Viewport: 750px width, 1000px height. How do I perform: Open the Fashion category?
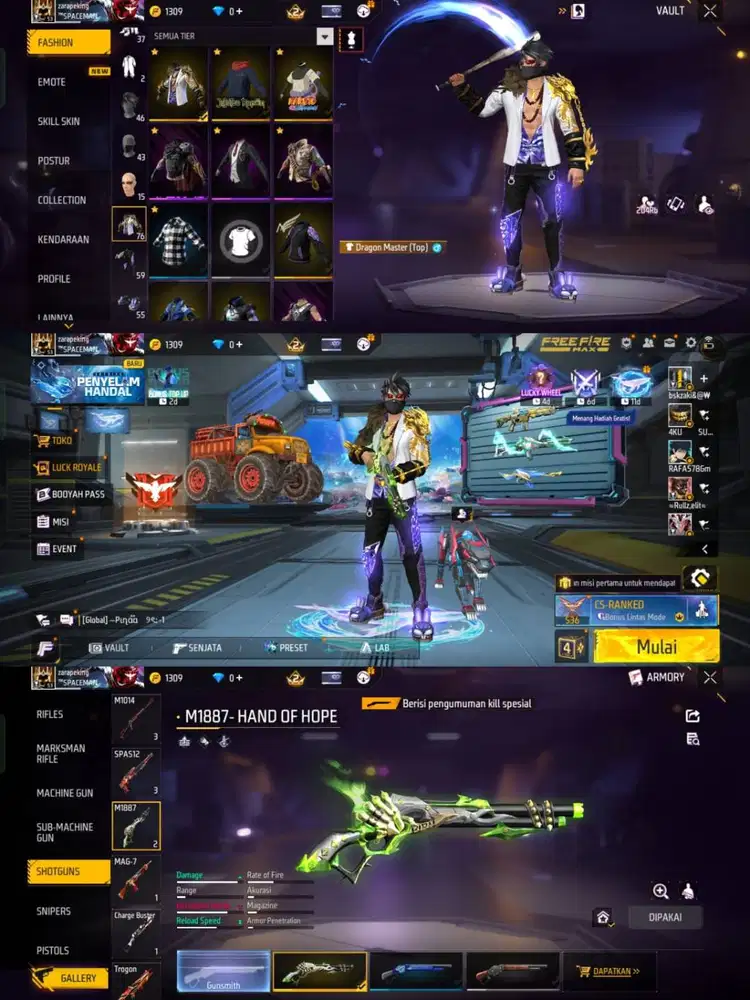click(68, 43)
